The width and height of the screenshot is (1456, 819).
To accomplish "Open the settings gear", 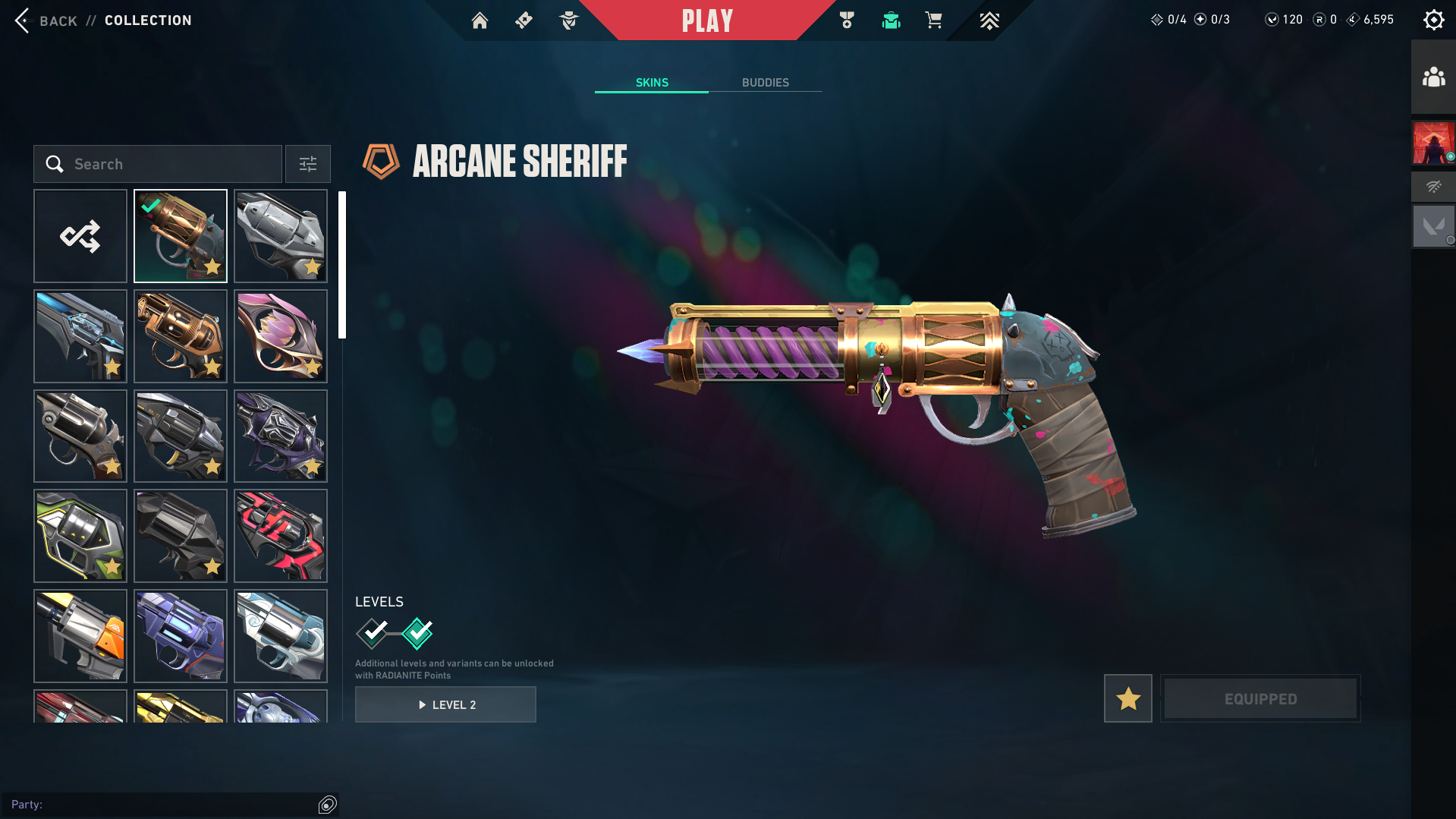I will click(x=1433, y=20).
